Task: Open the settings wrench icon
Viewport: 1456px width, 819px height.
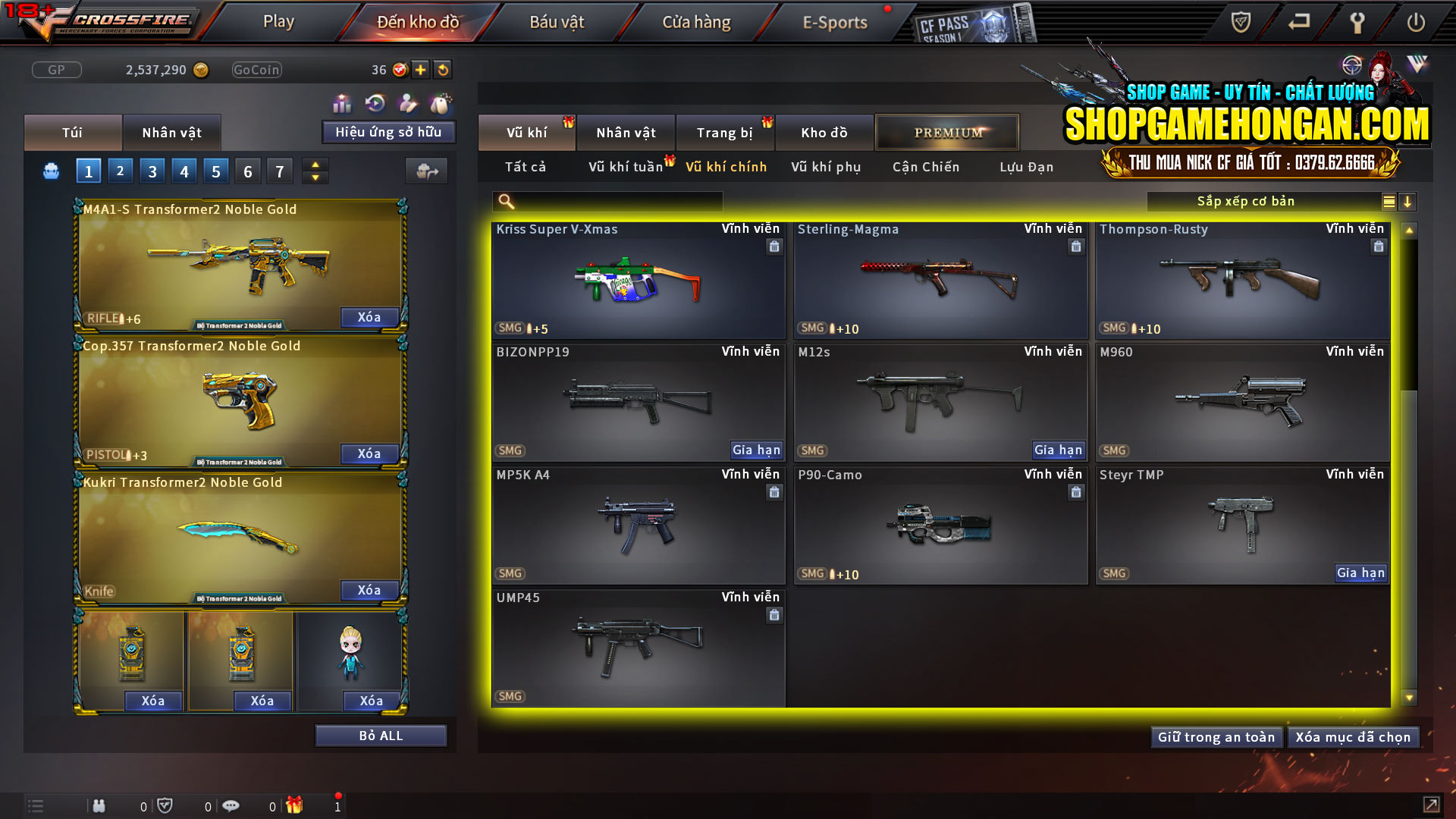Action: 1357,23
